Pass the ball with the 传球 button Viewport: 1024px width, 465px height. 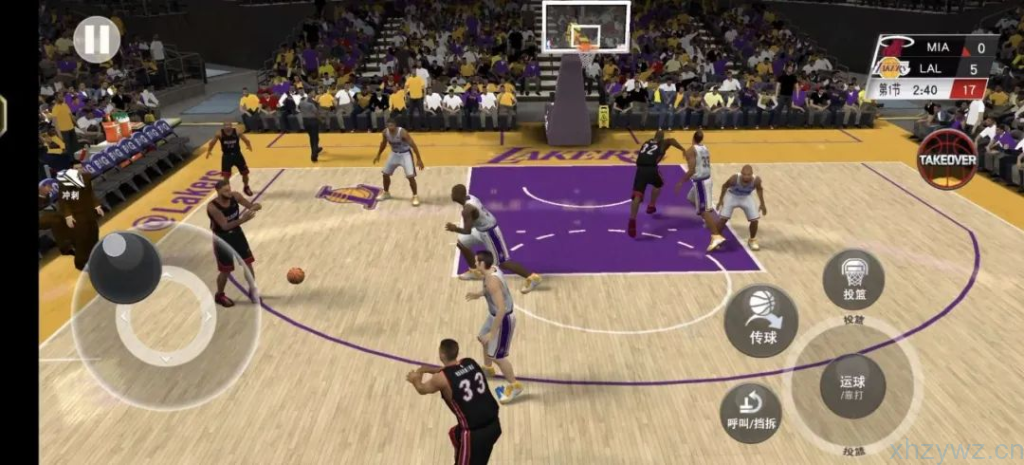[761, 321]
